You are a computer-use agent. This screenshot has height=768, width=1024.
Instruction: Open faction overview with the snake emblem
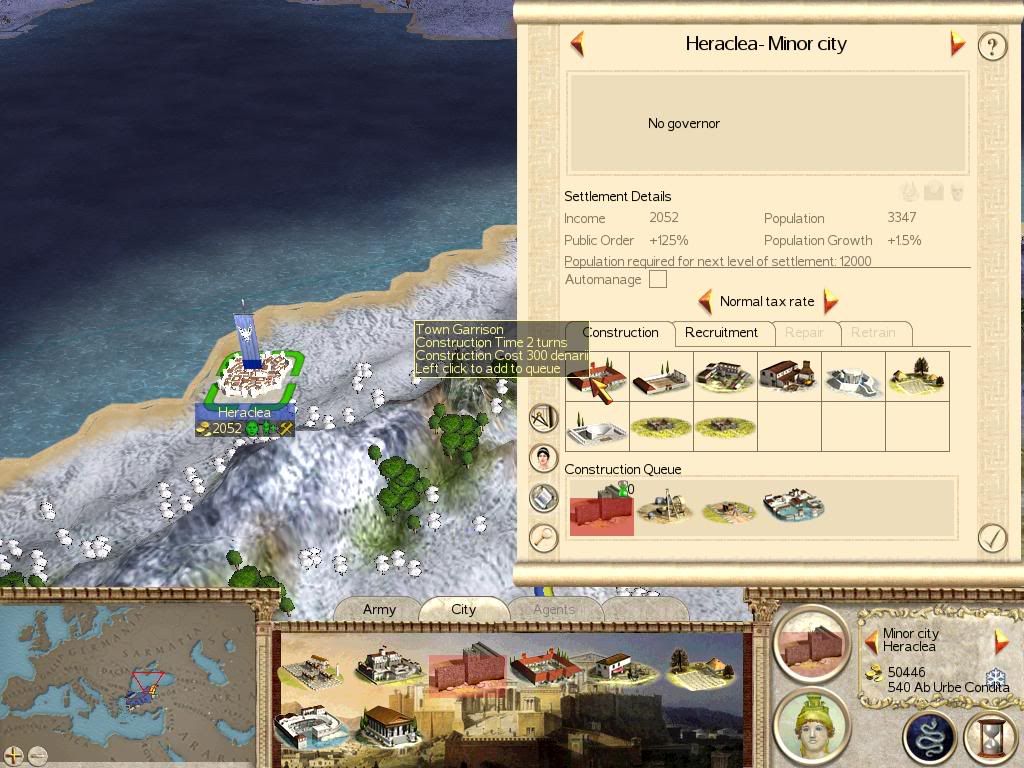(930, 737)
